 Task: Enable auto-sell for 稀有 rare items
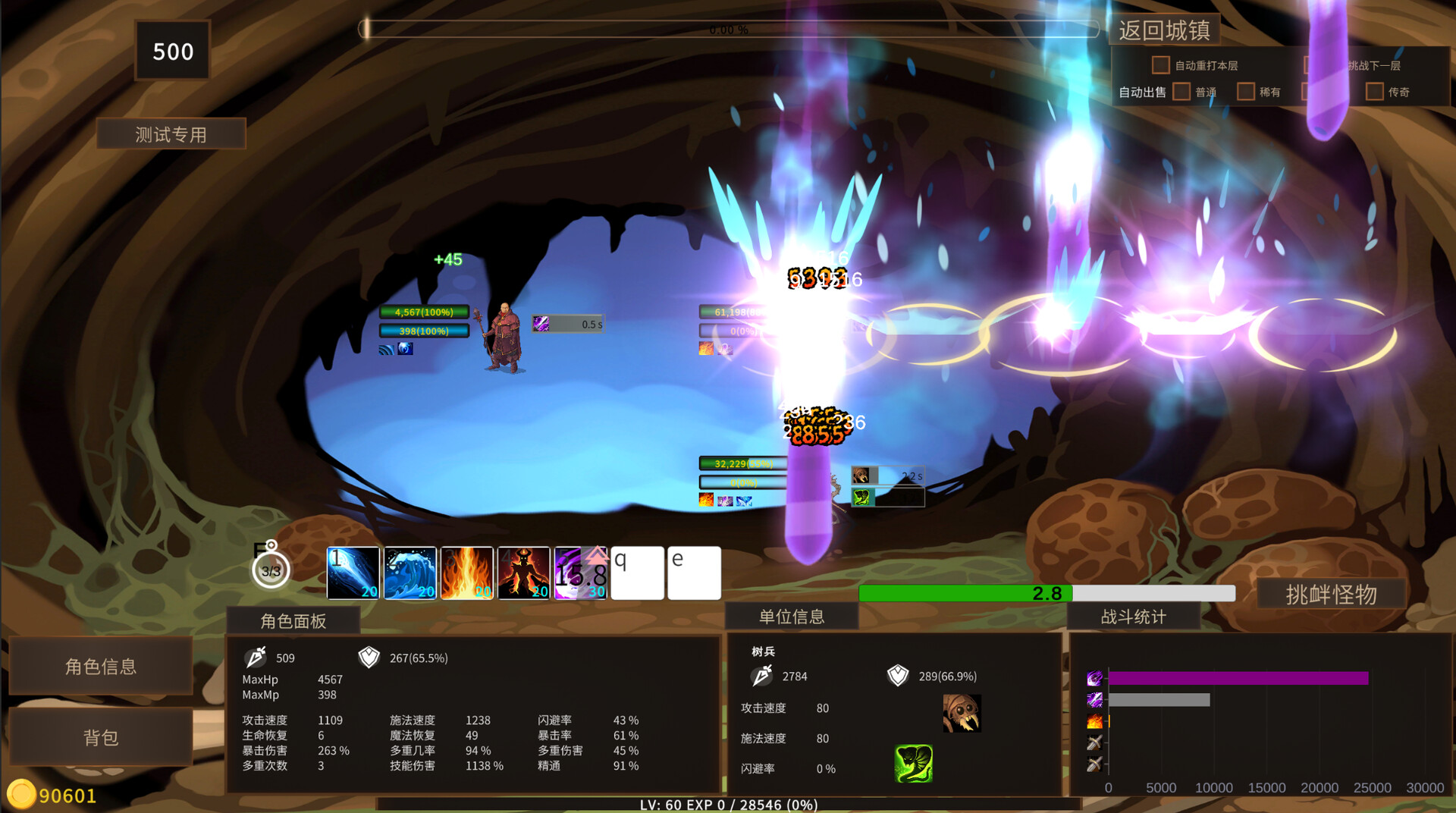[x=1245, y=92]
